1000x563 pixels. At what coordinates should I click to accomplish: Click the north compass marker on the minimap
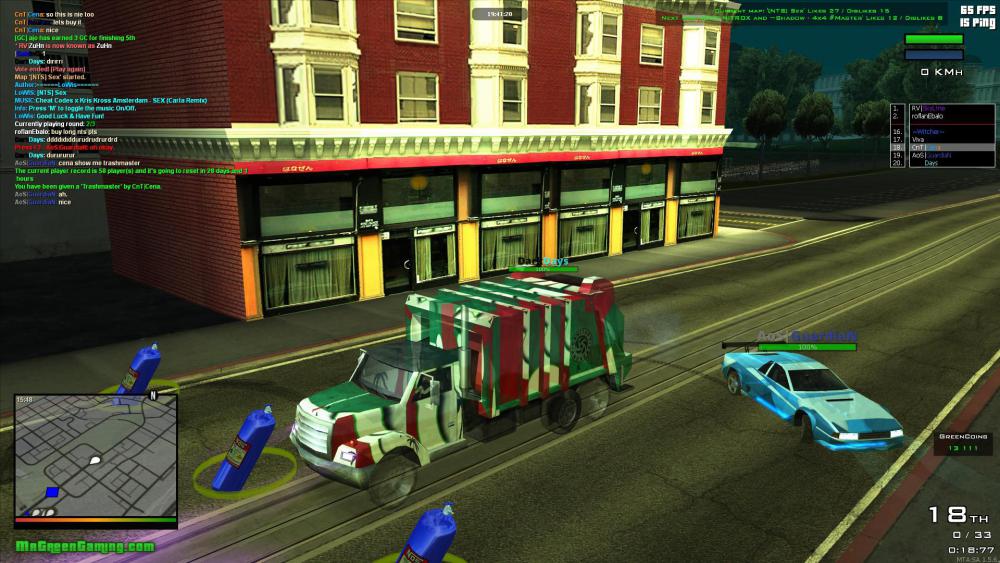click(153, 396)
